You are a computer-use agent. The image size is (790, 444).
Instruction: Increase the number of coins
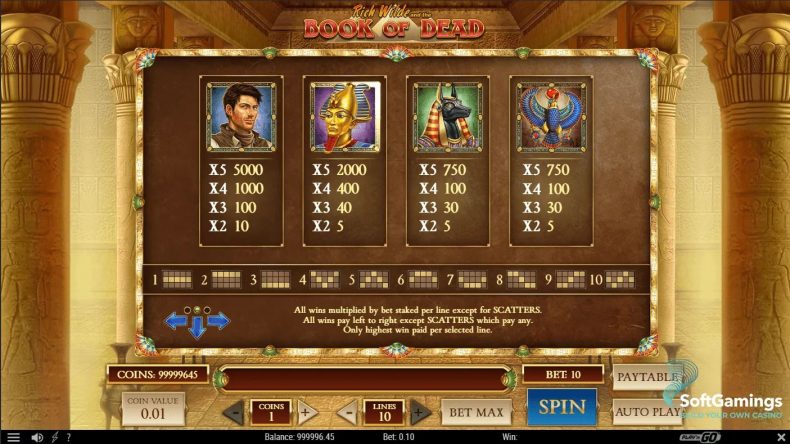coord(307,411)
